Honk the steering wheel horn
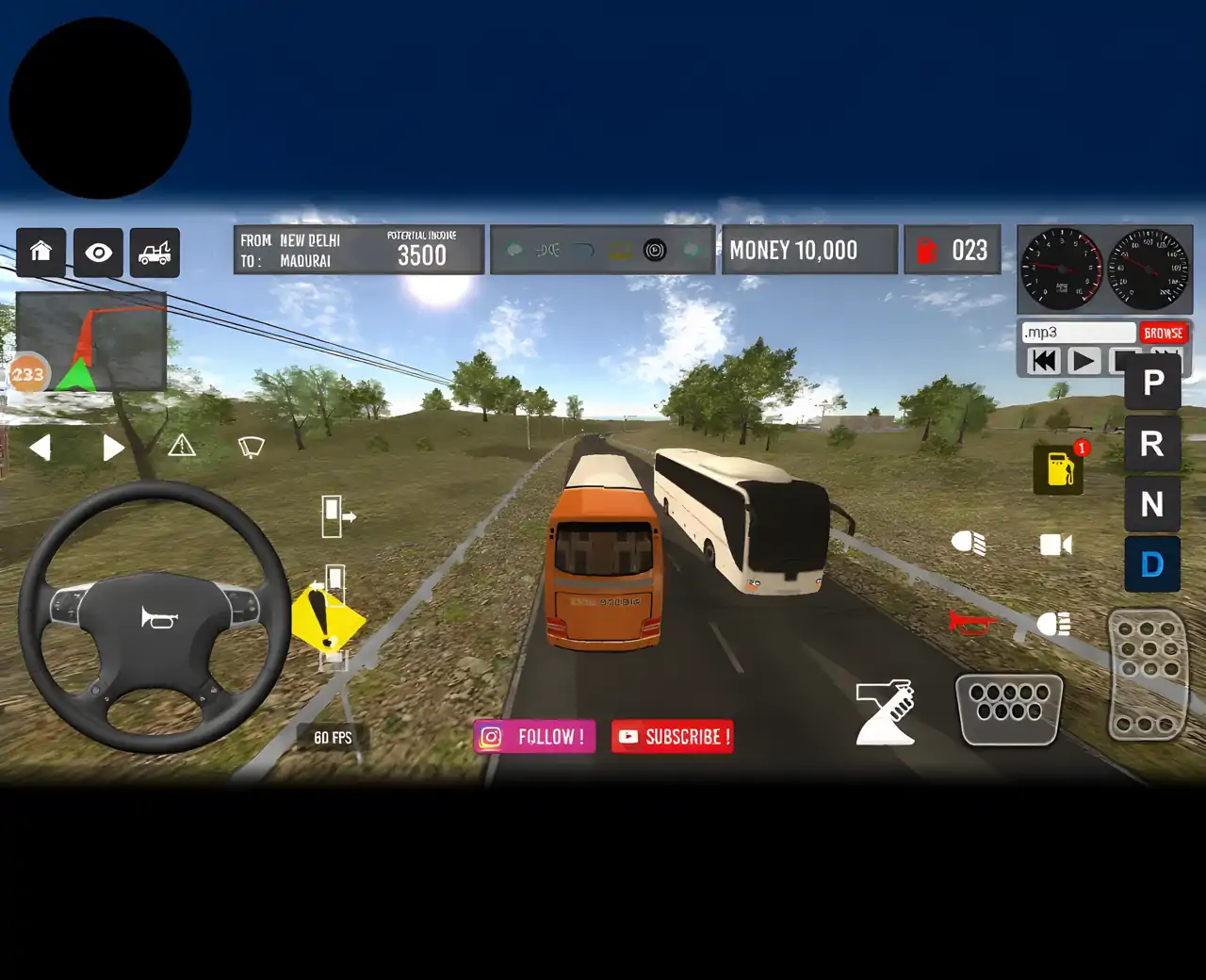 coord(158,617)
